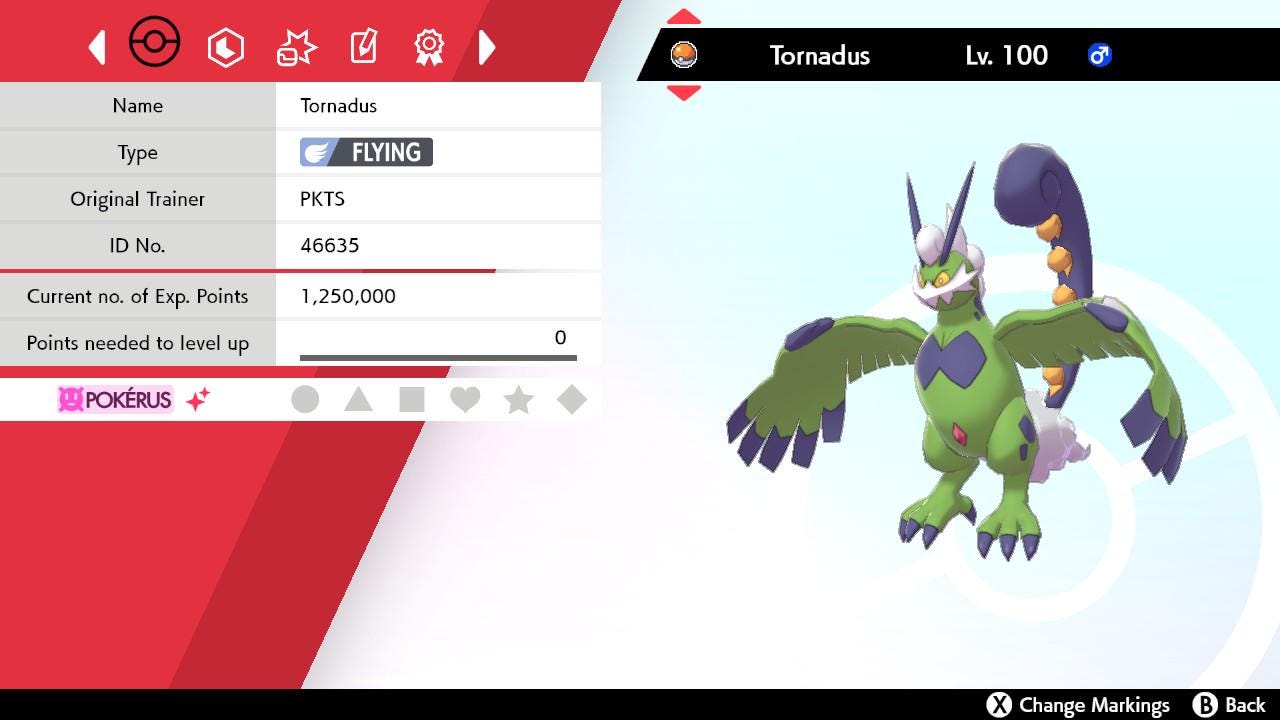
Task: Toggle the diamond marking
Action: 572,400
